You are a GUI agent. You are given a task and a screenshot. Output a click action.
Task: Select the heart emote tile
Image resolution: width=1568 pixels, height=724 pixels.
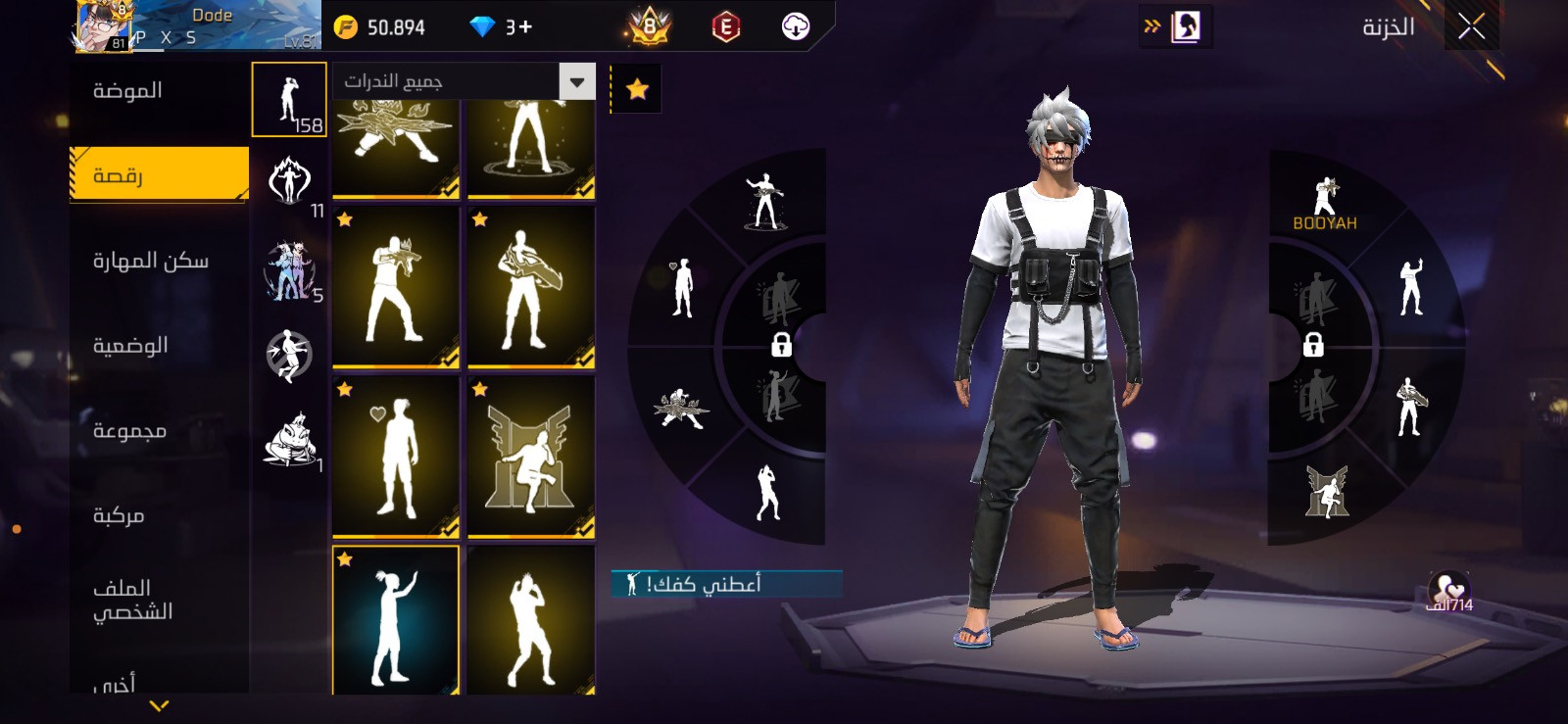(396, 457)
